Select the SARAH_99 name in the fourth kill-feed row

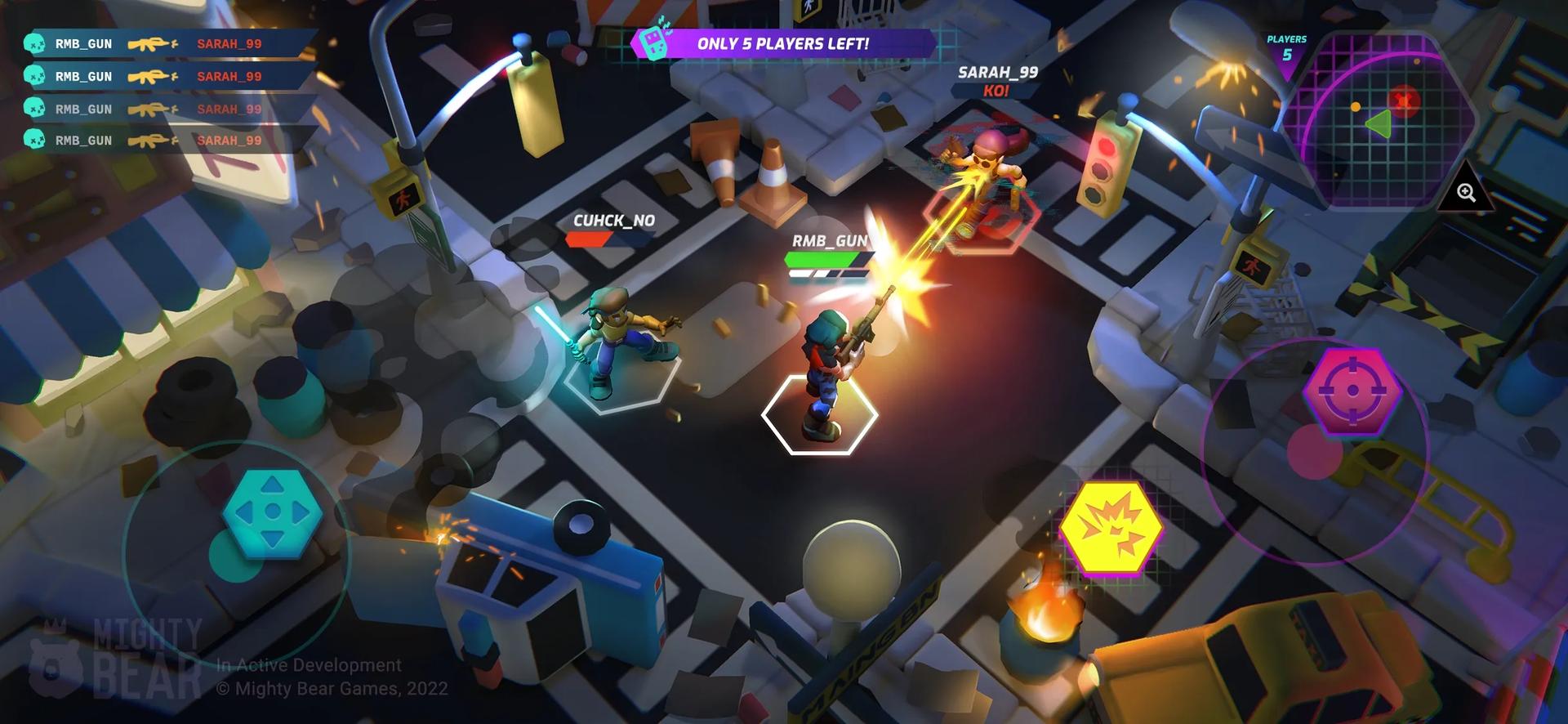pos(230,140)
